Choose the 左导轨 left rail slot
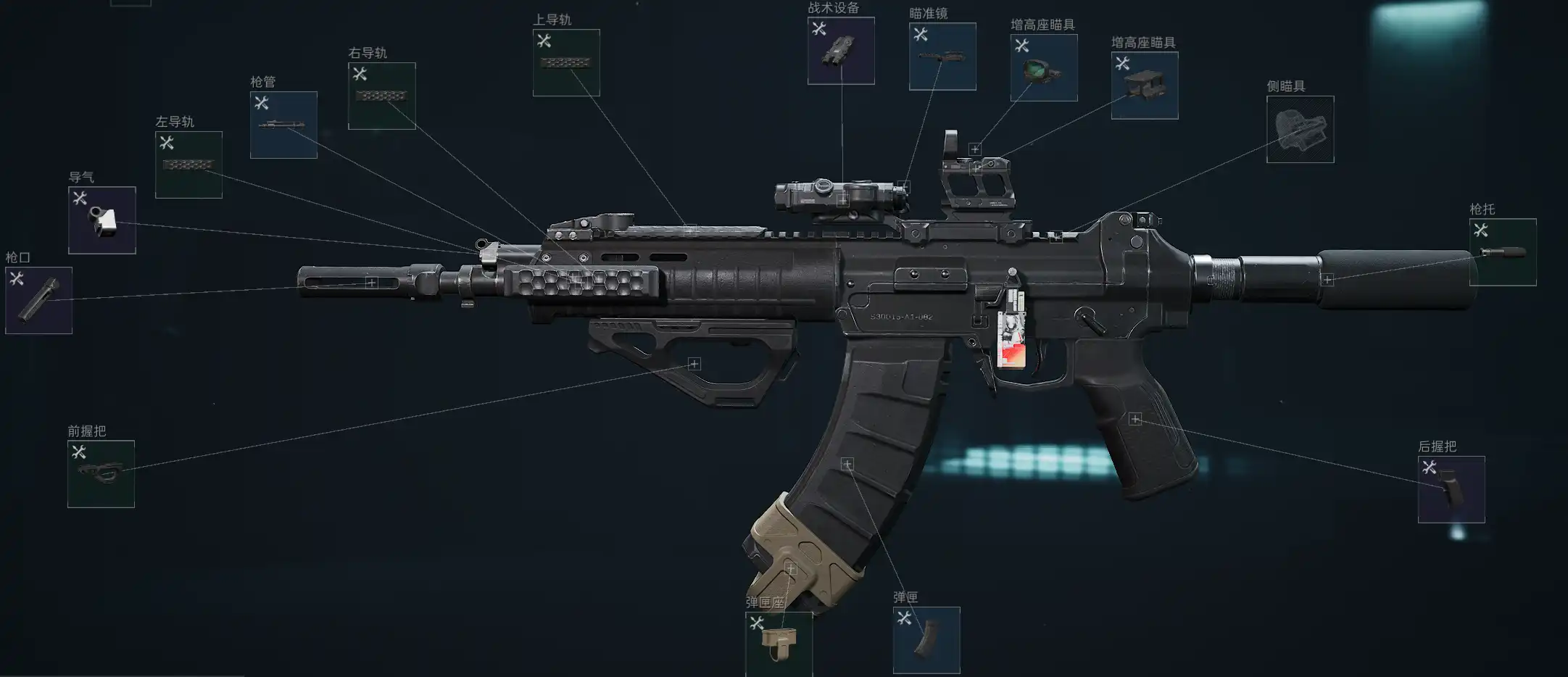Screen dimensions: 1568x677 [x=188, y=165]
